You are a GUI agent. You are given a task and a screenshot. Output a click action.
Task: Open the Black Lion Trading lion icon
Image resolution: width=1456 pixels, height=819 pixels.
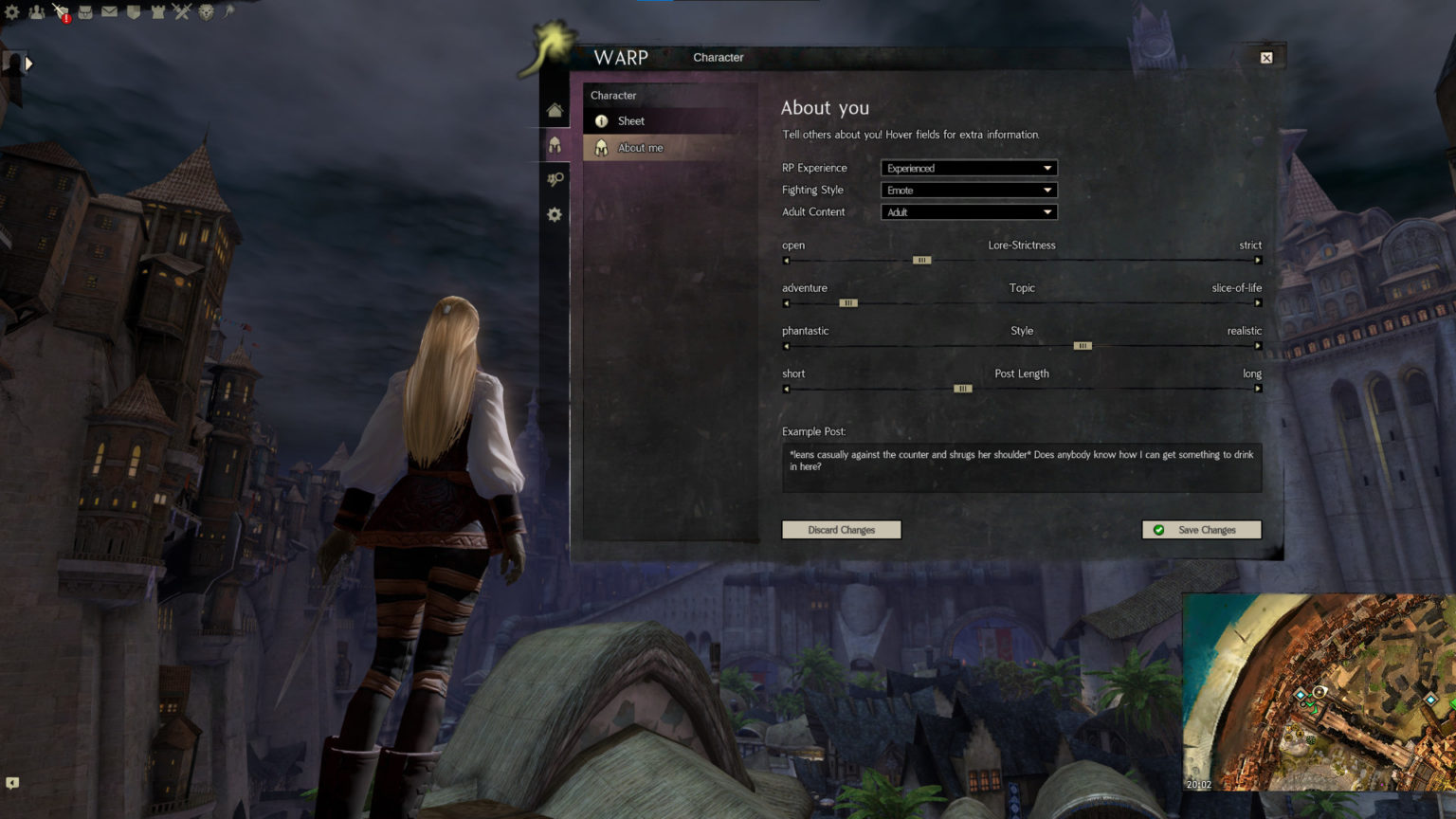tap(207, 11)
